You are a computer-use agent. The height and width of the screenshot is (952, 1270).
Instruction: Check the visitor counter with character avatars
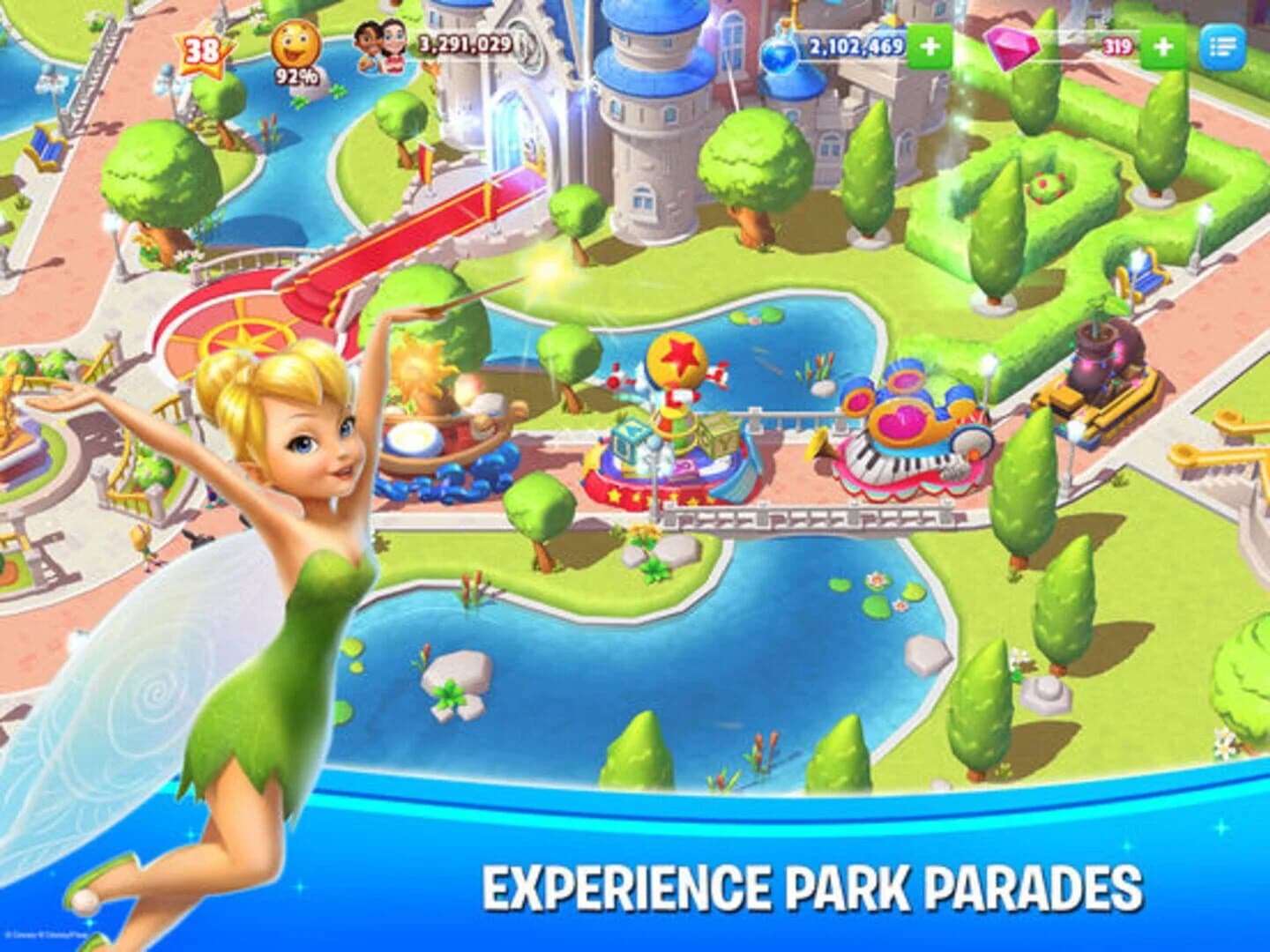coord(381,50)
